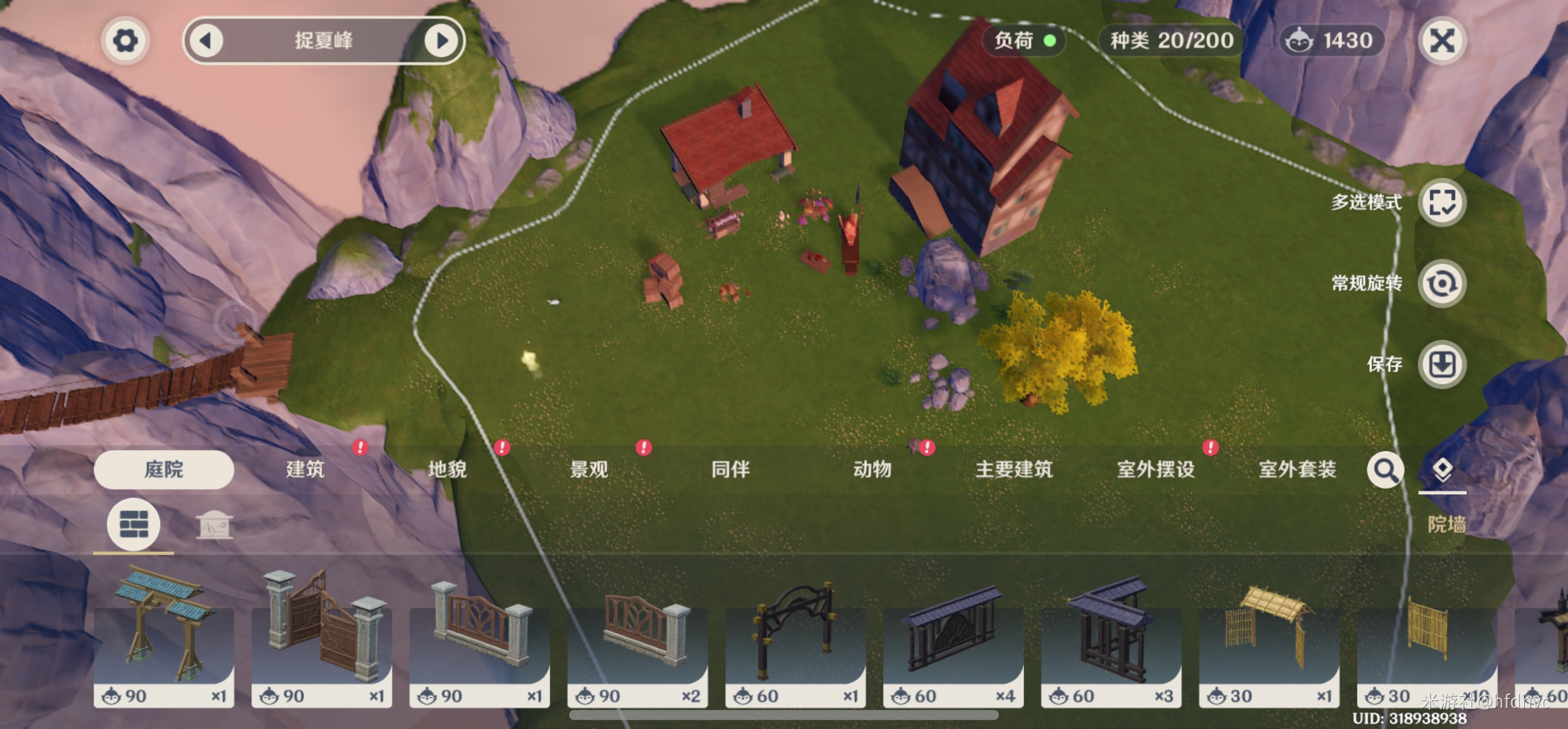Switch to next area with right arrow

(441, 41)
